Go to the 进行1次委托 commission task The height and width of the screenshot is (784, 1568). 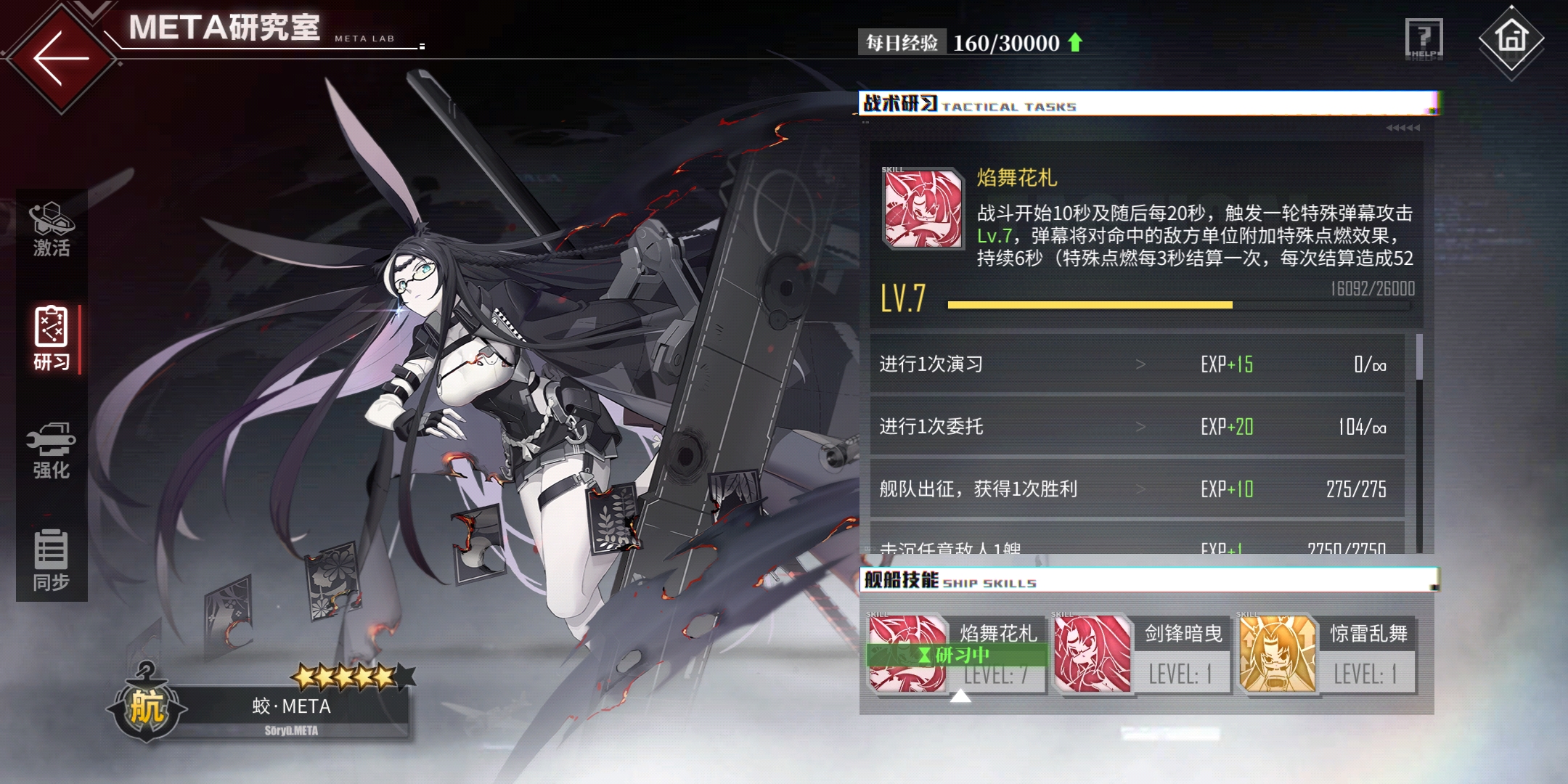(1136, 426)
